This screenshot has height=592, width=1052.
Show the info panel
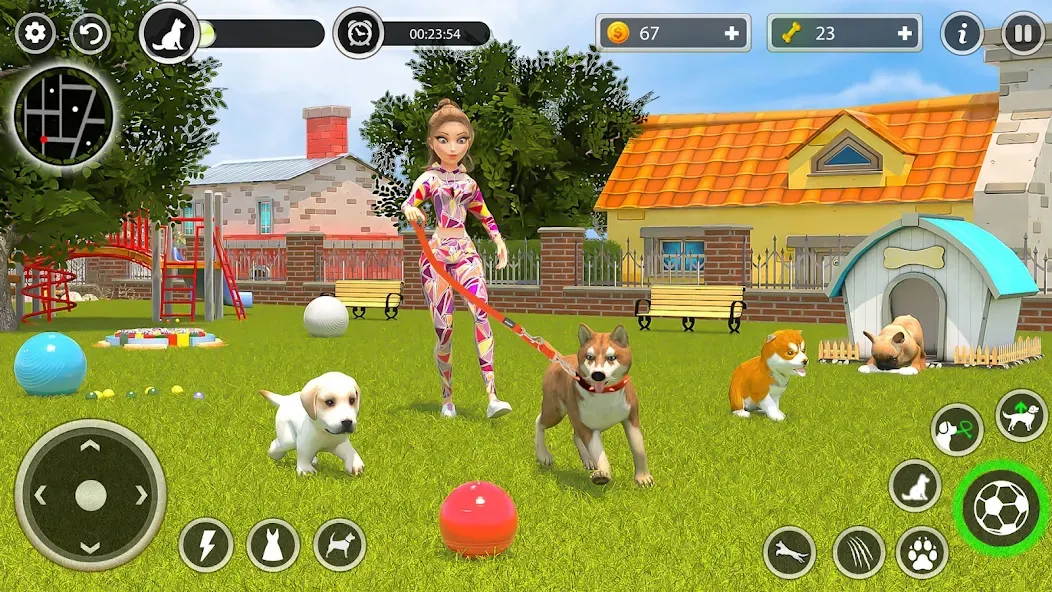(x=962, y=34)
